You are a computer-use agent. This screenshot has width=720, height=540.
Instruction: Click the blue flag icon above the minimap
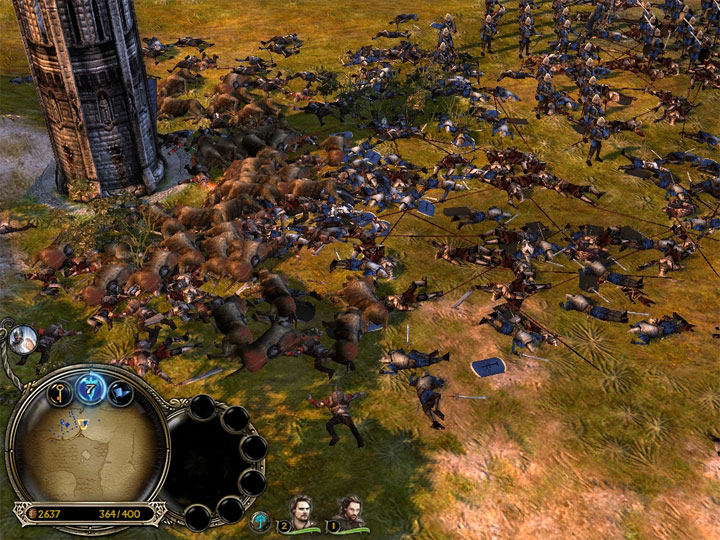click(121, 393)
